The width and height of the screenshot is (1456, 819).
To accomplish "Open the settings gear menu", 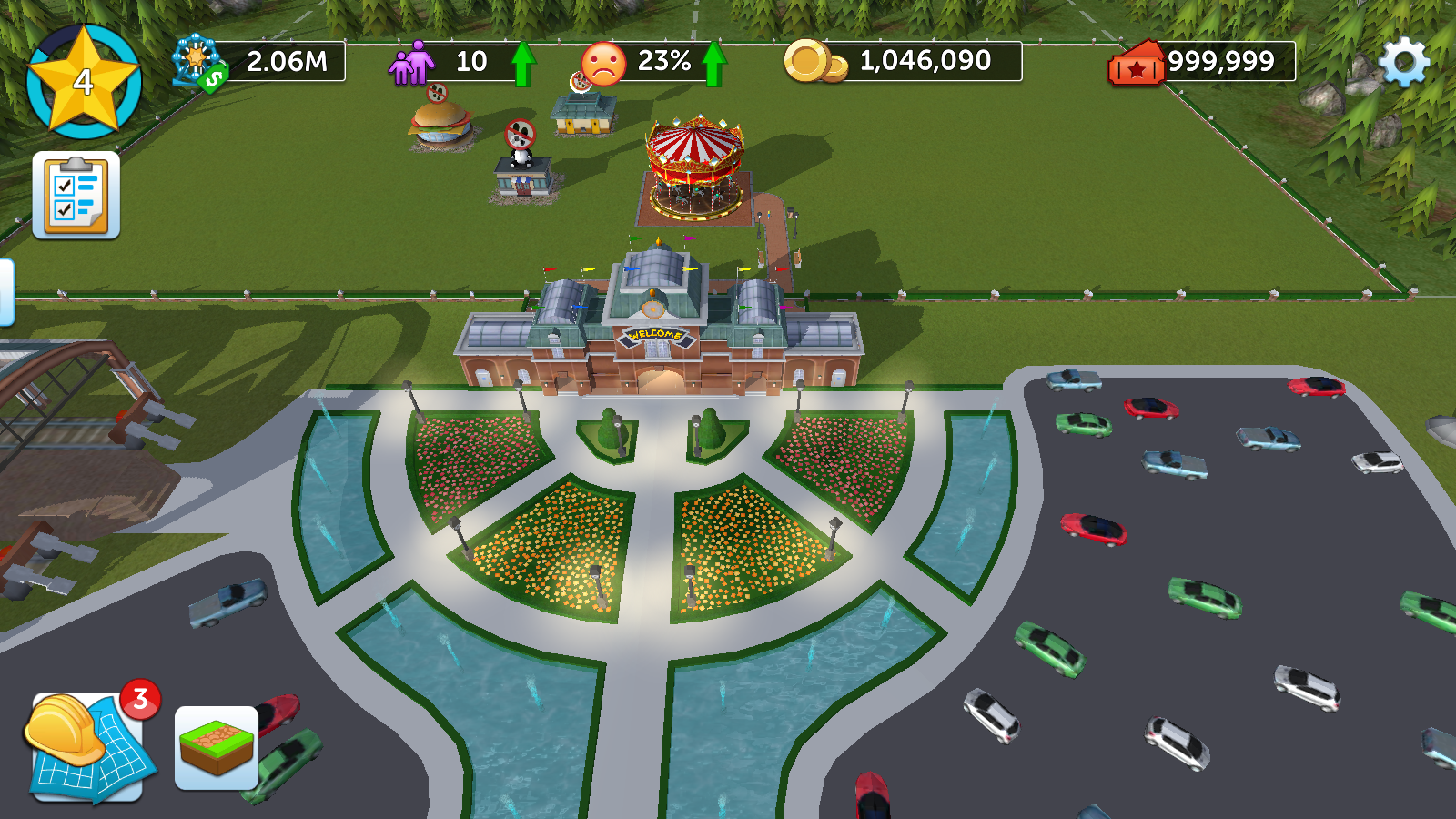I will pyautogui.click(x=1404, y=62).
